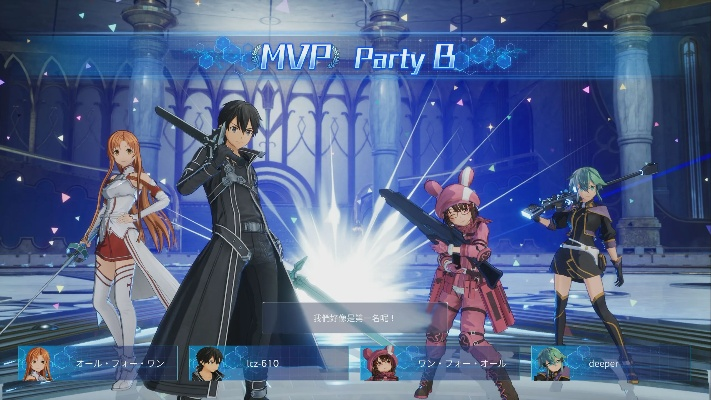This screenshot has width=711, height=400.
Task: Click the orange-haired girl portrait
Action: pos(37,364)
